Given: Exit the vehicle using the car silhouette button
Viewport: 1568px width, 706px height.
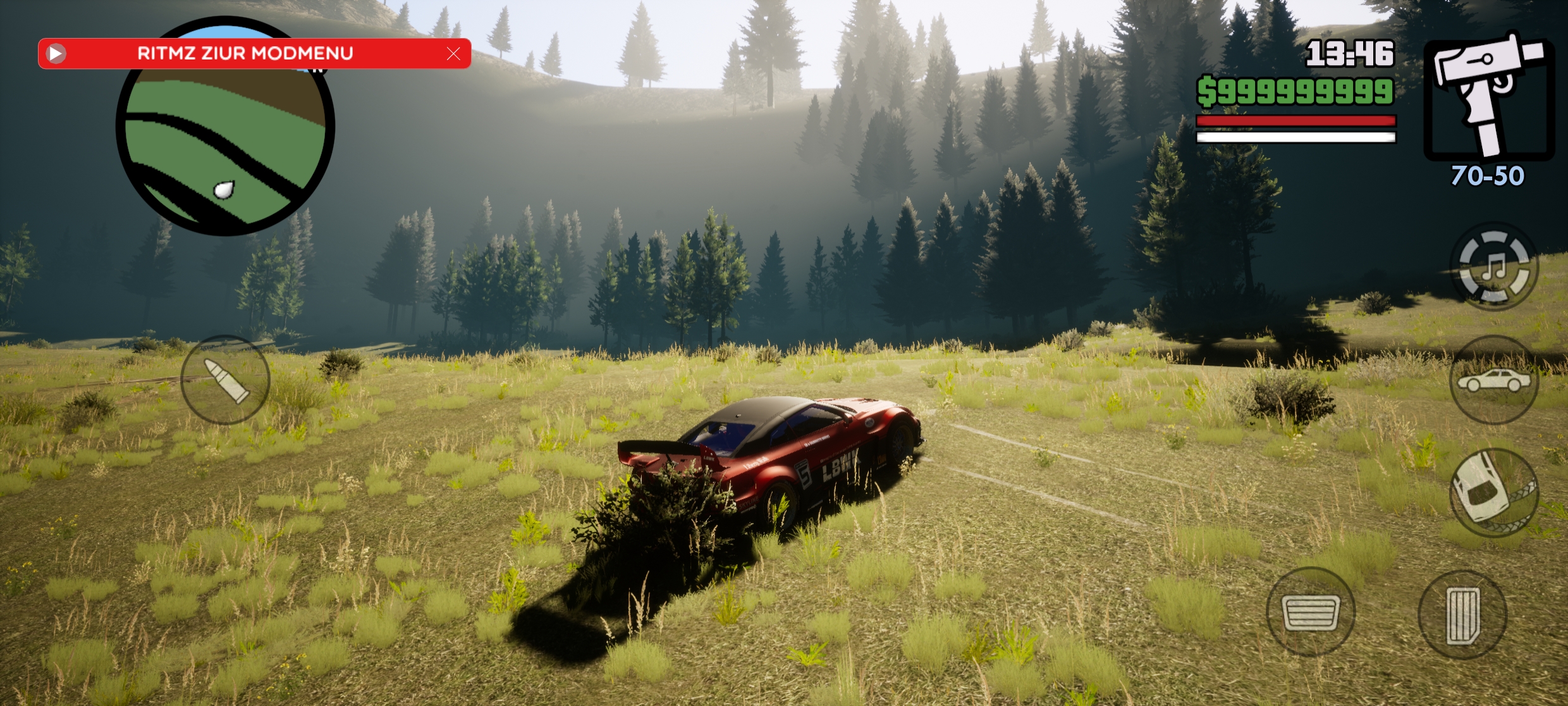Looking at the screenshot, I should 1493,380.
